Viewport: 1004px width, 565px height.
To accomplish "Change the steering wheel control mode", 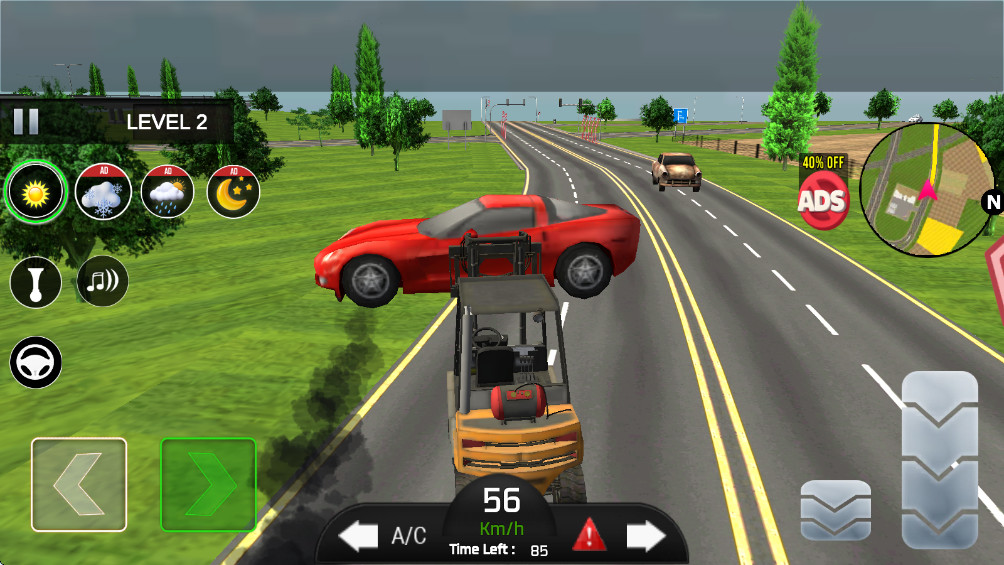I will 36,362.
